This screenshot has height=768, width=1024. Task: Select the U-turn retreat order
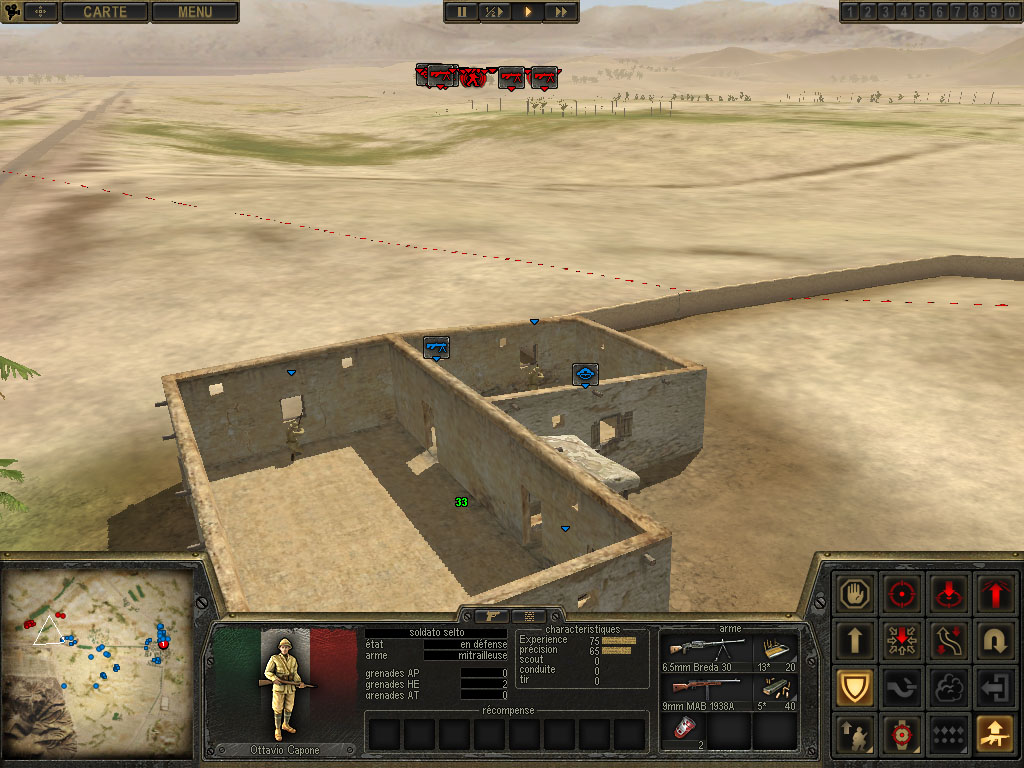point(995,640)
